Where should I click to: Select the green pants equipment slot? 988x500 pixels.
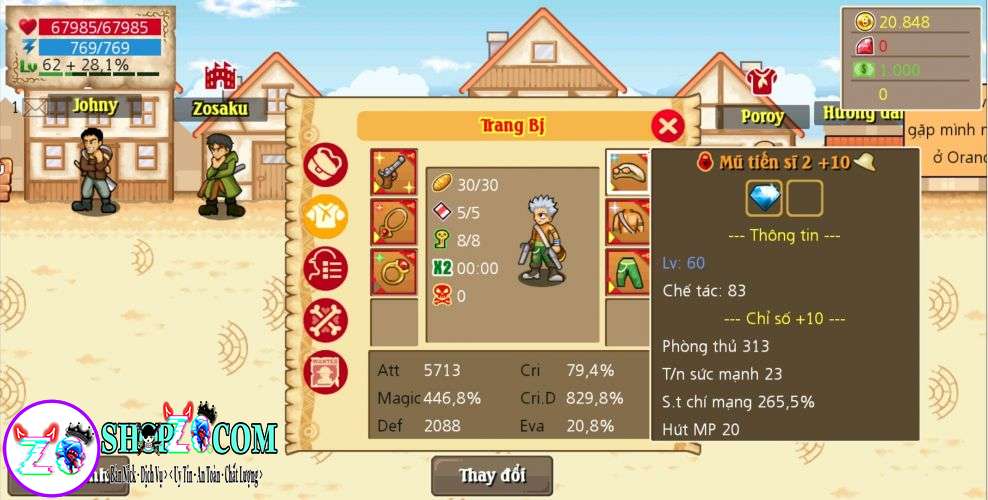(628, 272)
